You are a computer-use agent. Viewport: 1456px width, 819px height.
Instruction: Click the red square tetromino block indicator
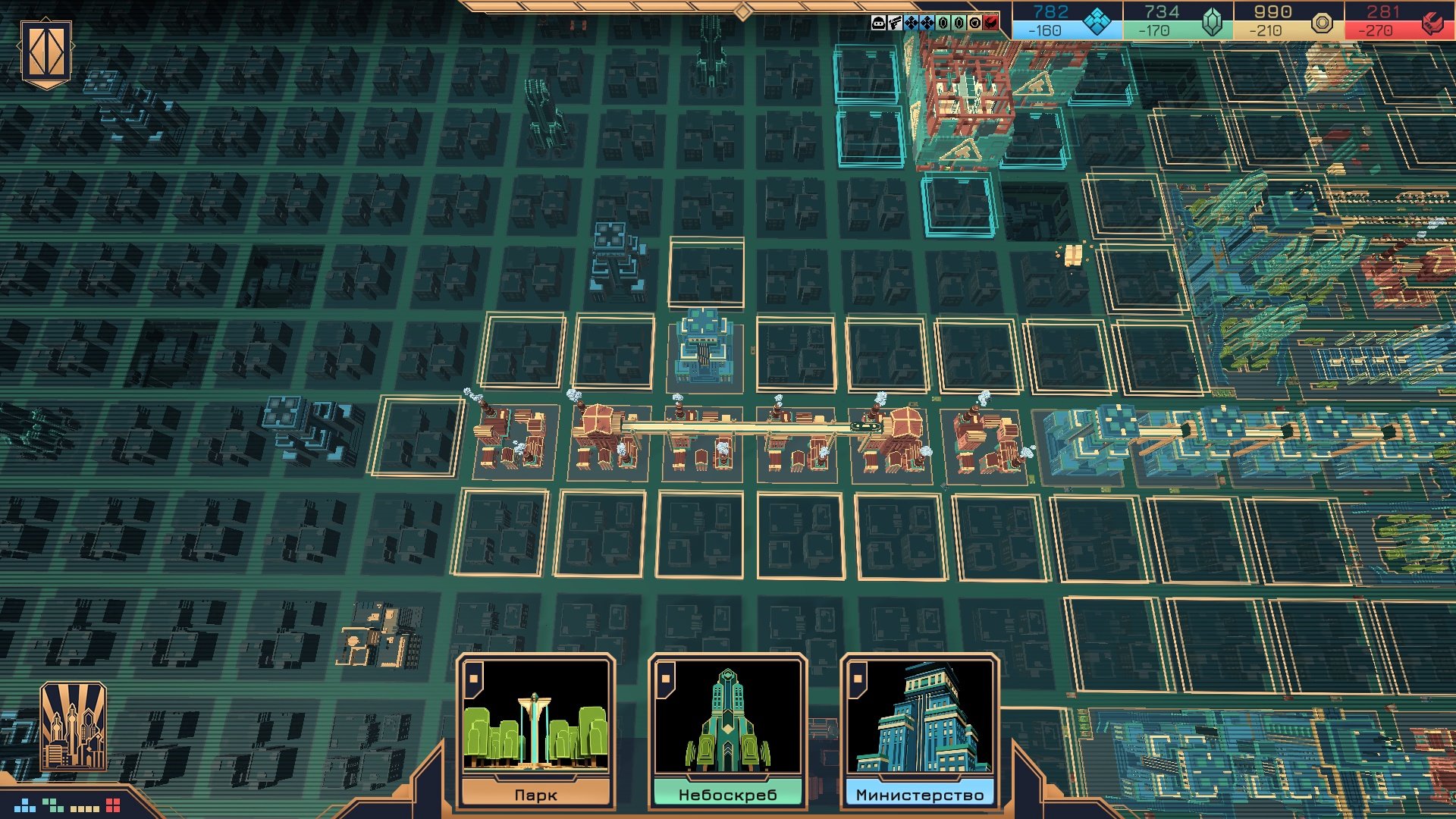pos(113,805)
